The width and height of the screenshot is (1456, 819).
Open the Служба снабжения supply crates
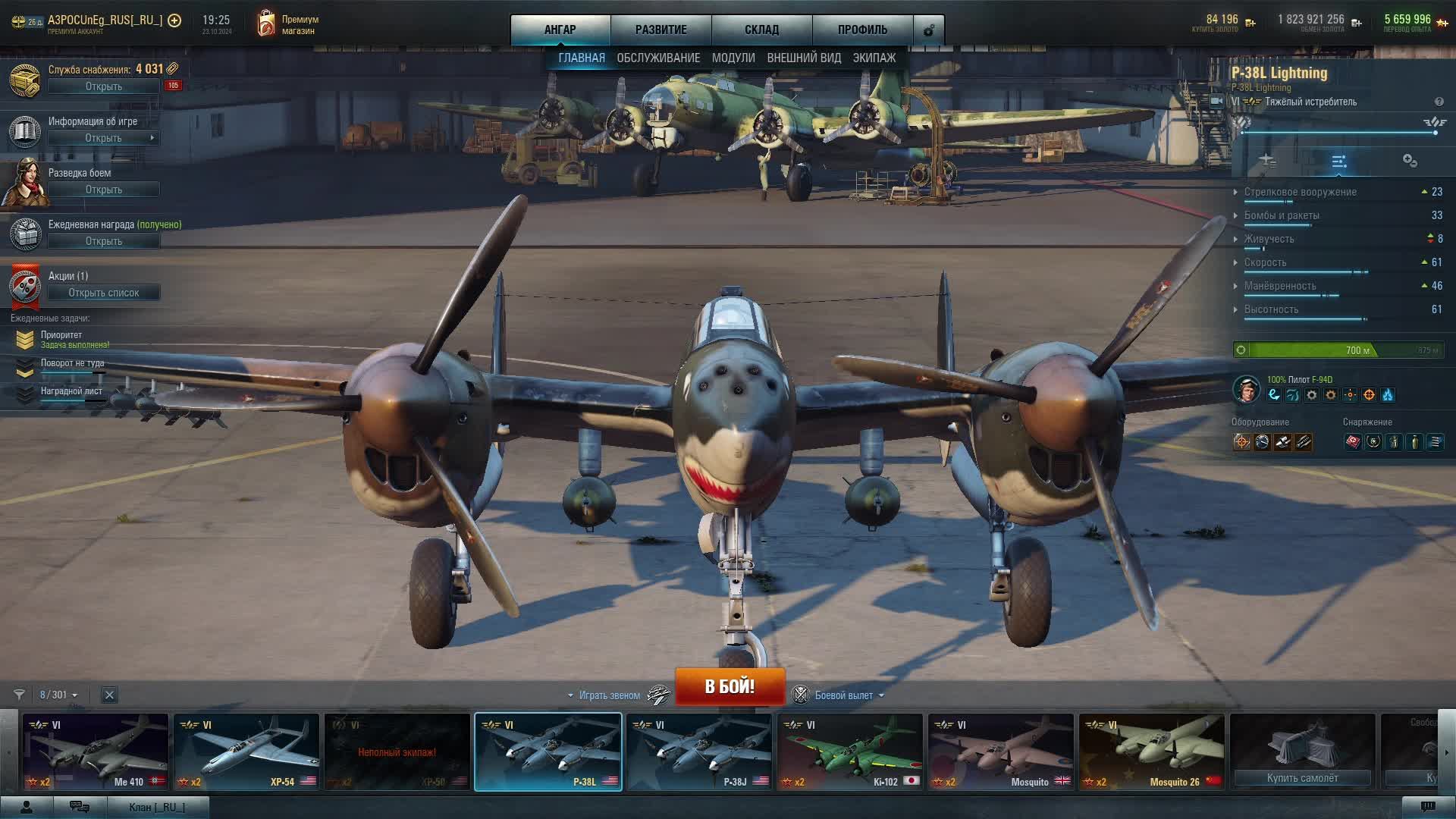pos(104,86)
